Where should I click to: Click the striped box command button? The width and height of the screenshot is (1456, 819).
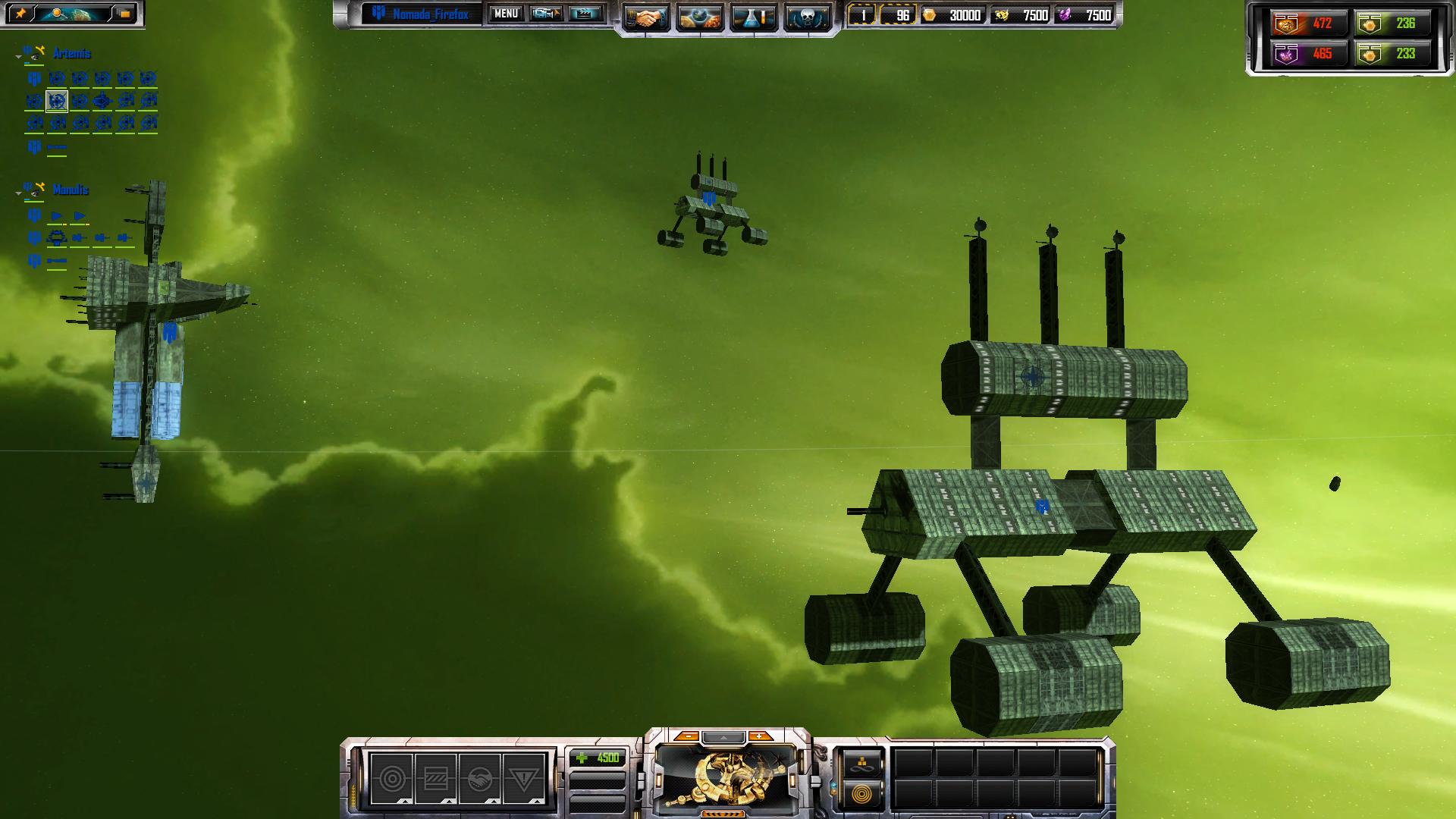(436, 779)
